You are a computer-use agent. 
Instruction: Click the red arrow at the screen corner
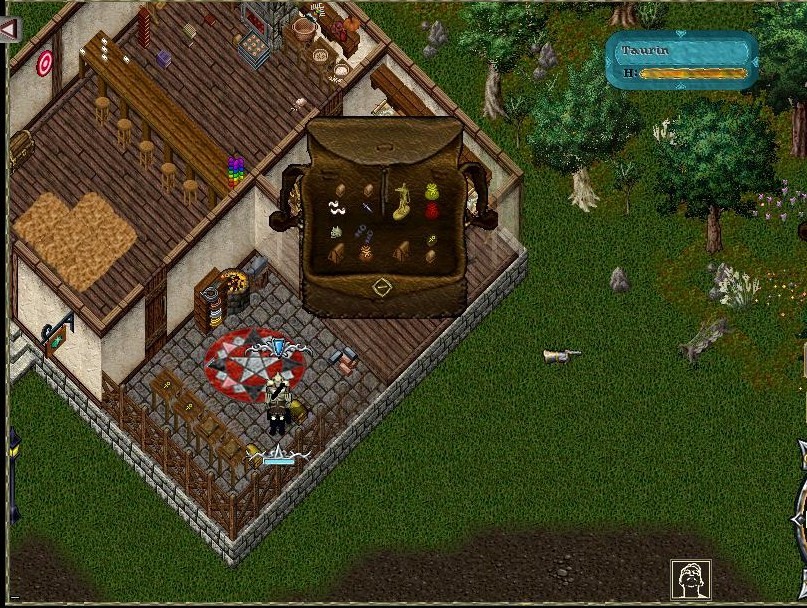pos(9,29)
